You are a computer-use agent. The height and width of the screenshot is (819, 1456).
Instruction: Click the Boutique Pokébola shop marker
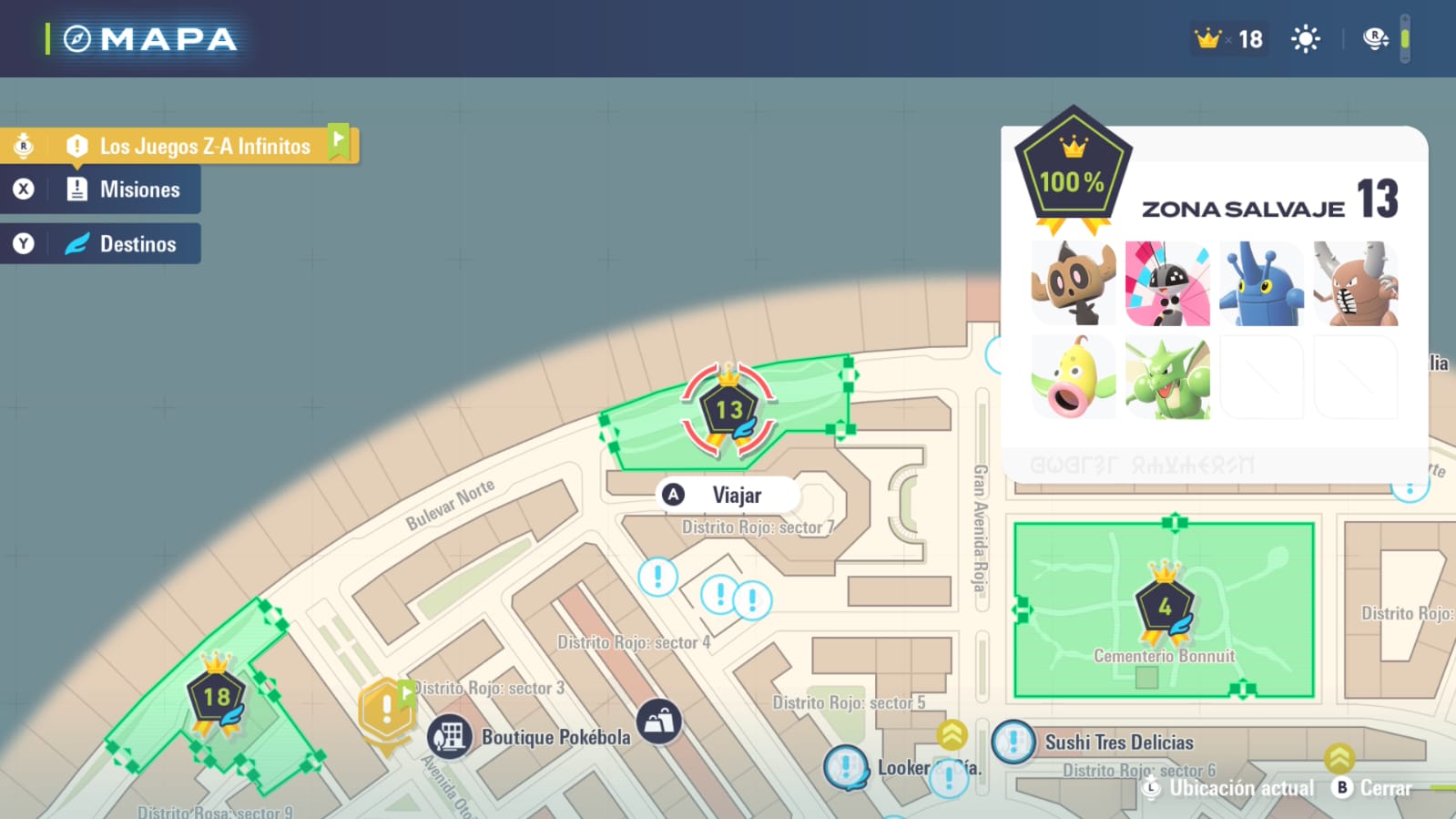tap(450, 736)
